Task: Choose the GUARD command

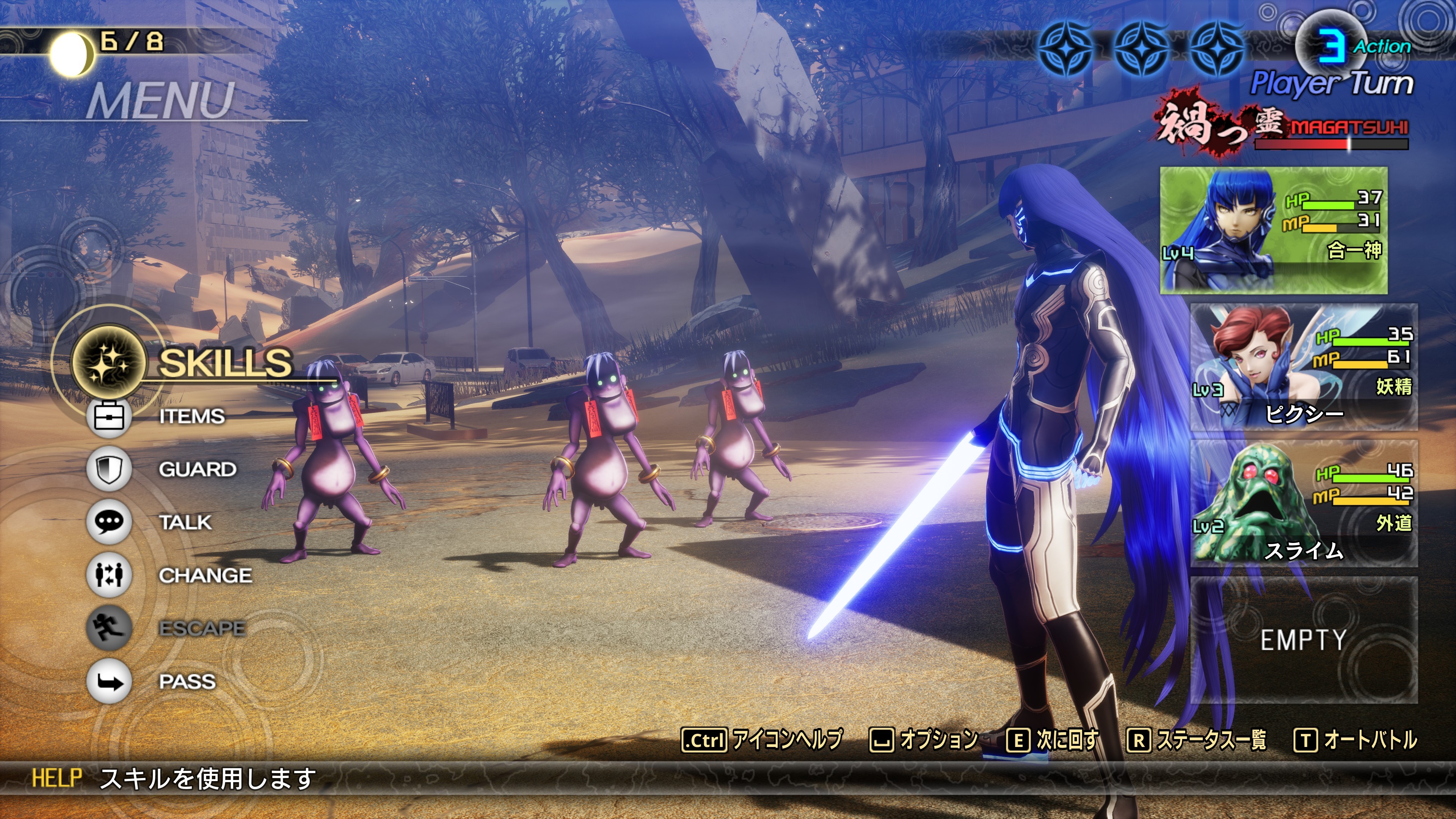Action: [197, 469]
